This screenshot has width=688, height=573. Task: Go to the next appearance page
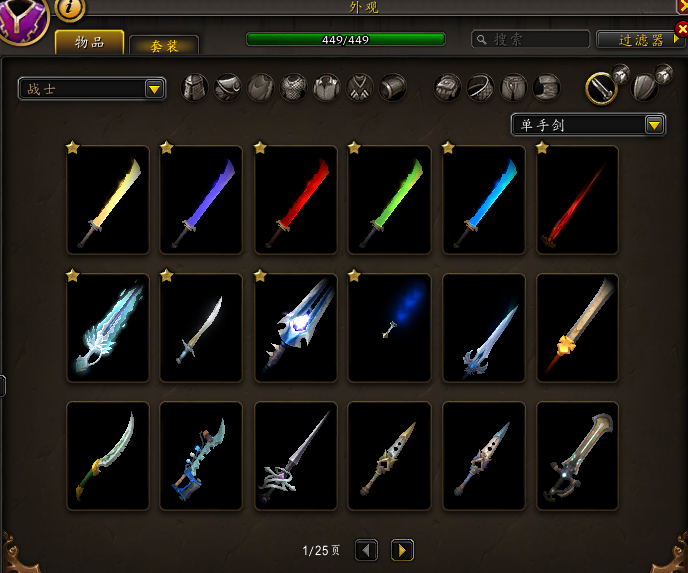pos(402,550)
